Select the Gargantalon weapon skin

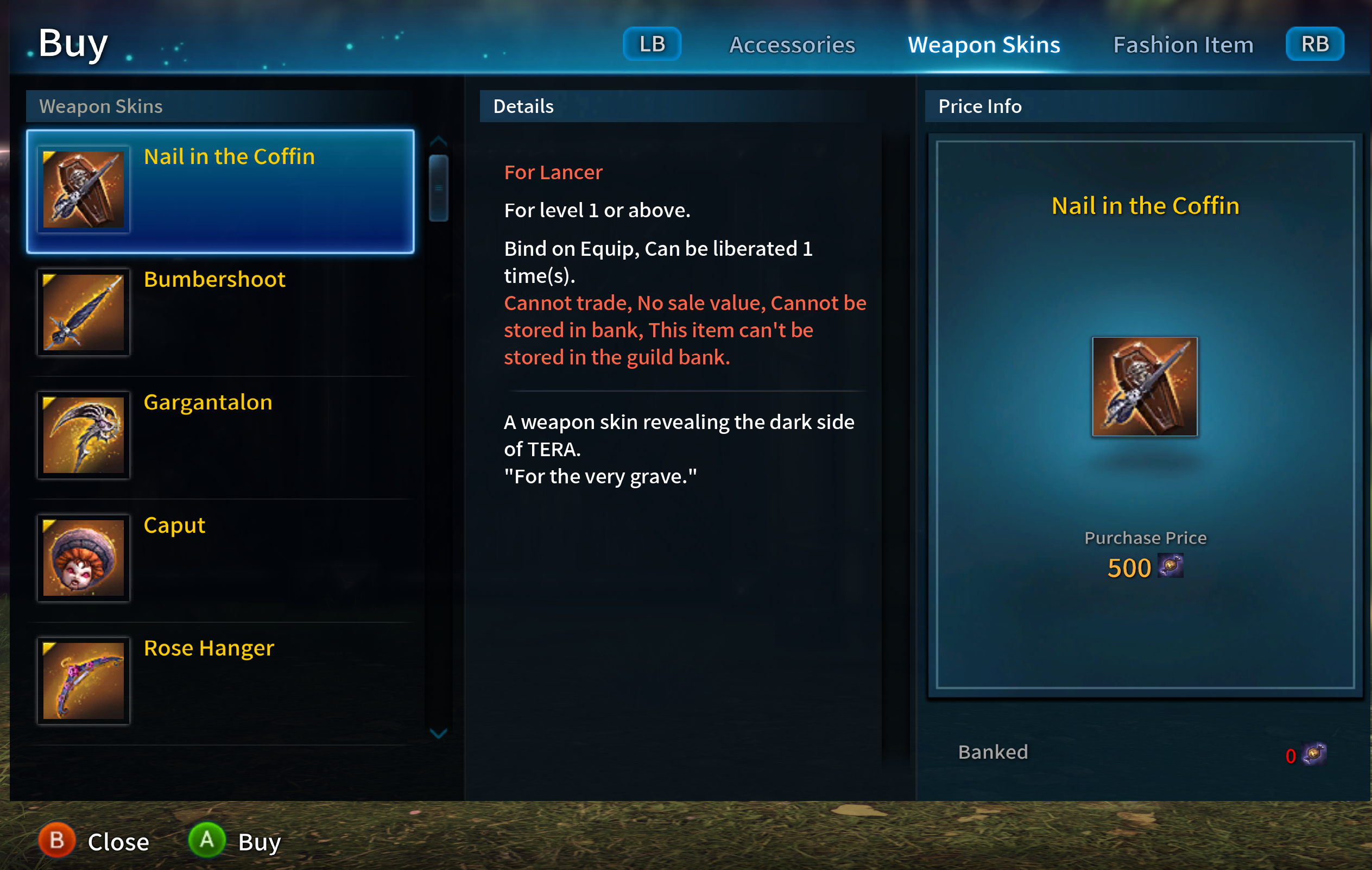click(220, 436)
